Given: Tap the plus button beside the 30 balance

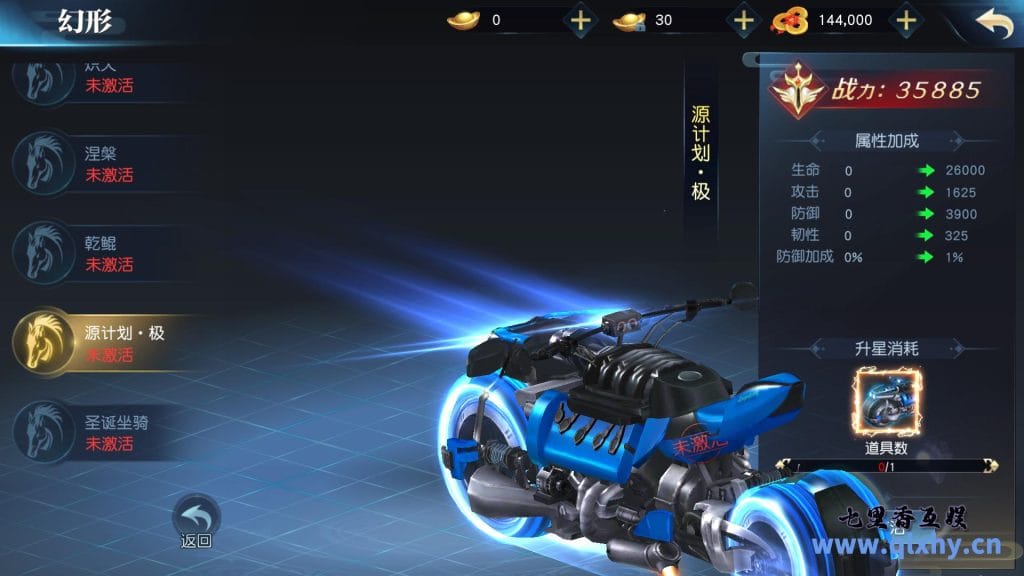Looking at the screenshot, I should (x=743, y=20).
